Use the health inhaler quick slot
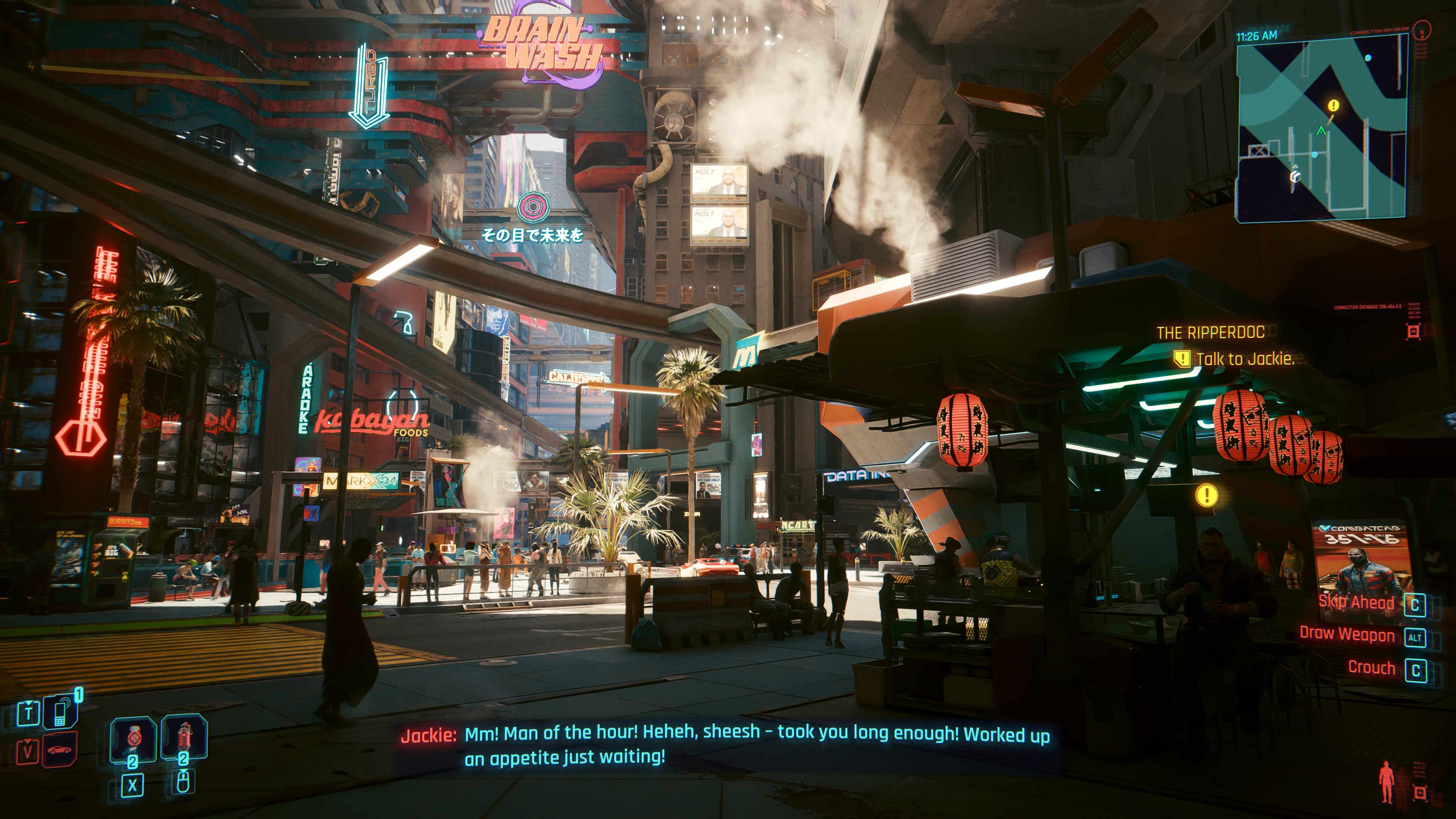The width and height of the screenshot is (1456, 819). click(133, 738)
